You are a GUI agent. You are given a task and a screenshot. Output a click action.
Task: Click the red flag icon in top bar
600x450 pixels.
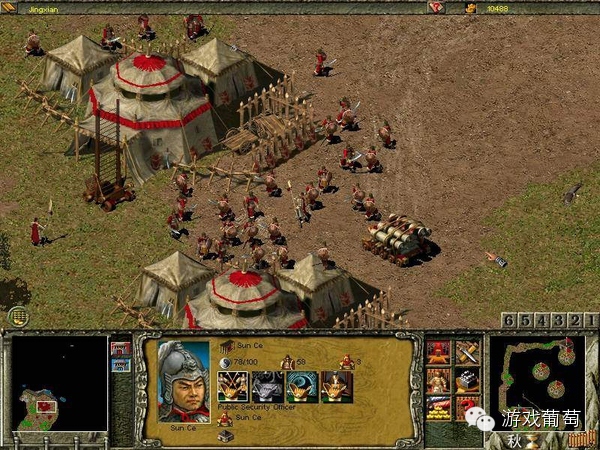[x=437, y=7]
